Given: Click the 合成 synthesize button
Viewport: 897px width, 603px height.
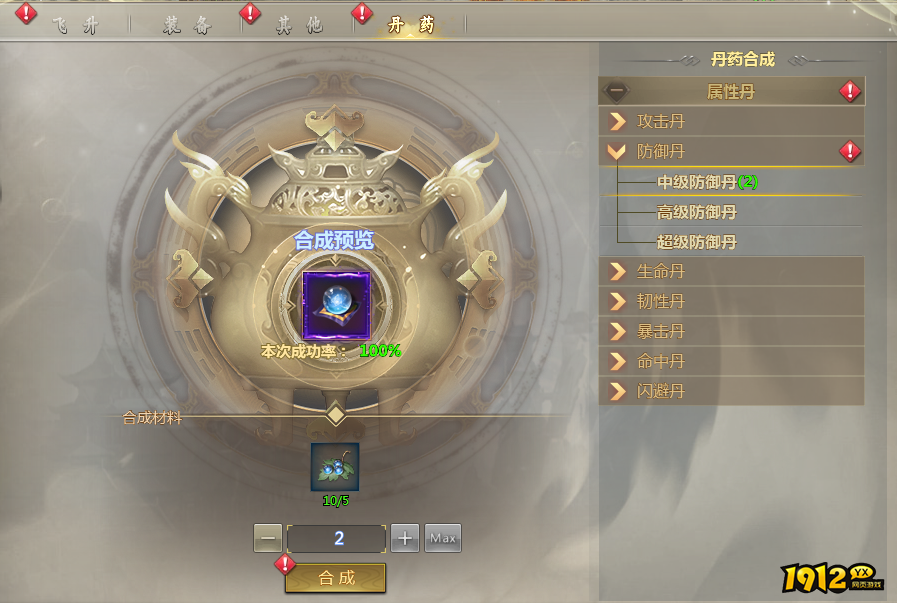Looking at the screenshot, I should [x=336, y=577].
